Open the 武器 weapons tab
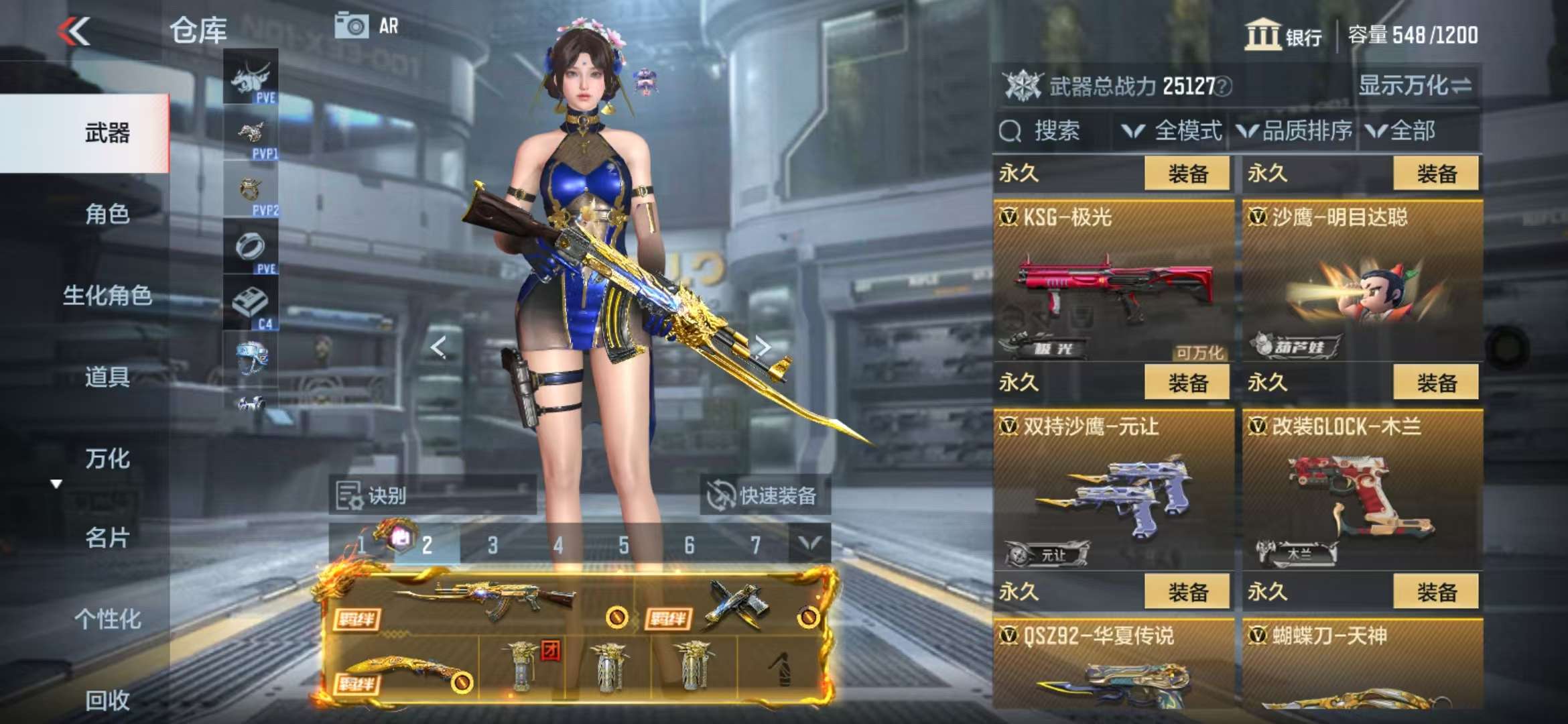Image resolution: width=1568 pixels, height=724 pixels. coord(107,133)
